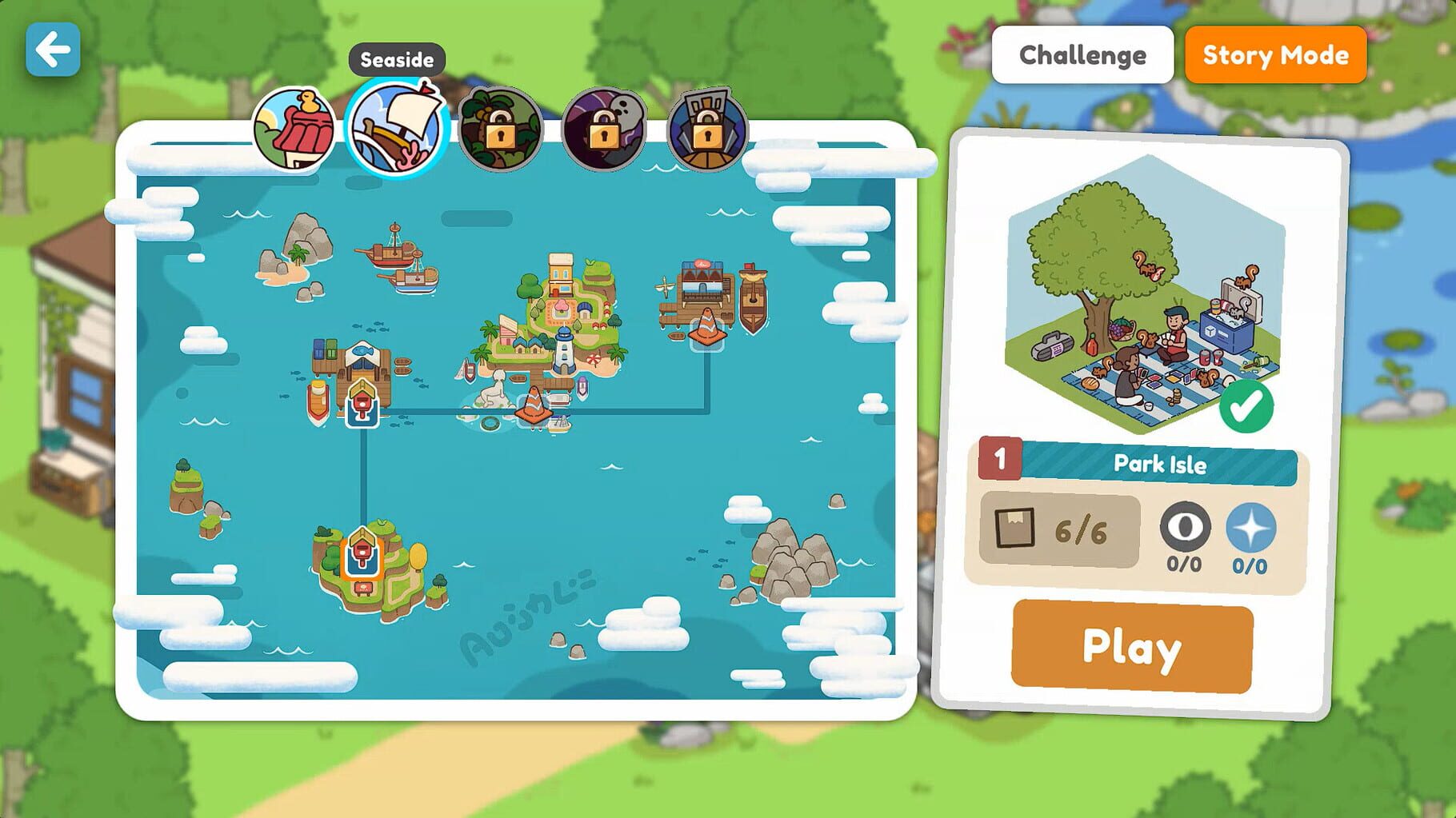1456x818 pixels.
Task: Select the Seaside tab above the map
Action: tap(396, 59)
